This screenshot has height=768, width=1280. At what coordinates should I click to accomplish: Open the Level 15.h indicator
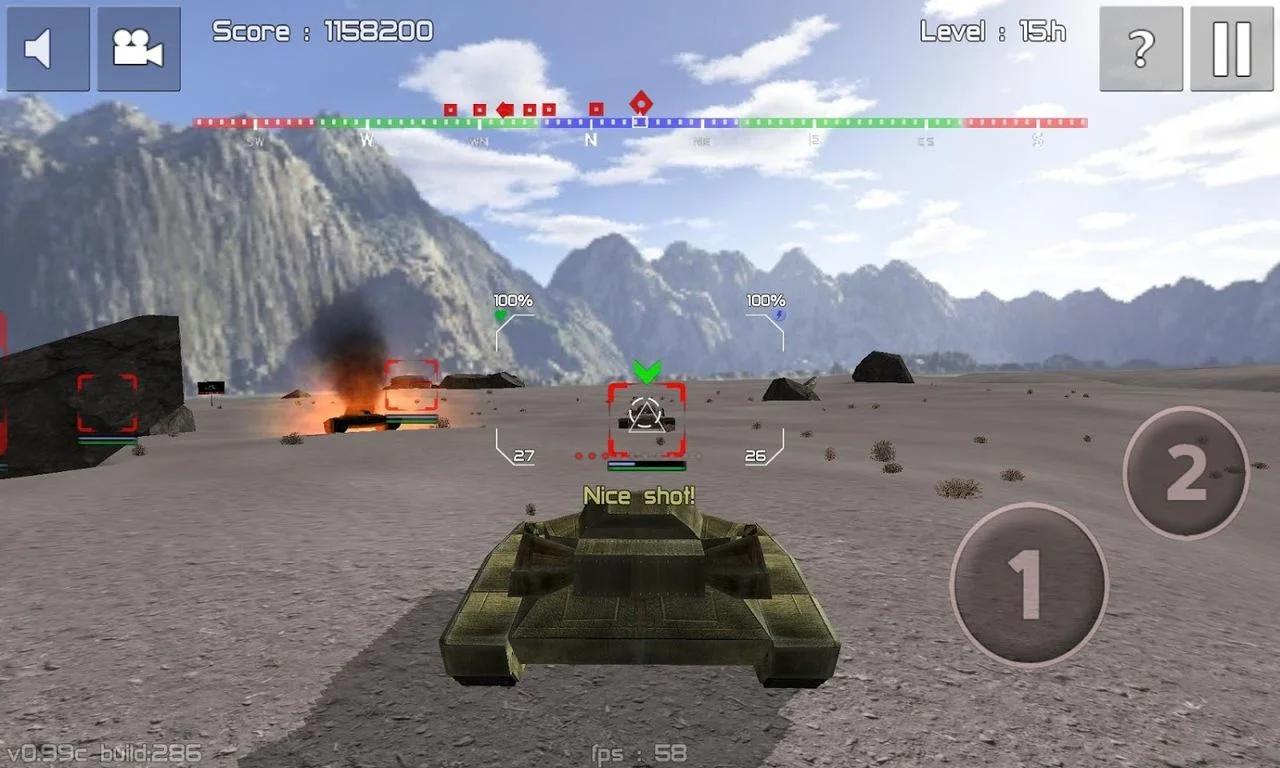pyautogui.click(x=992, y=31)
